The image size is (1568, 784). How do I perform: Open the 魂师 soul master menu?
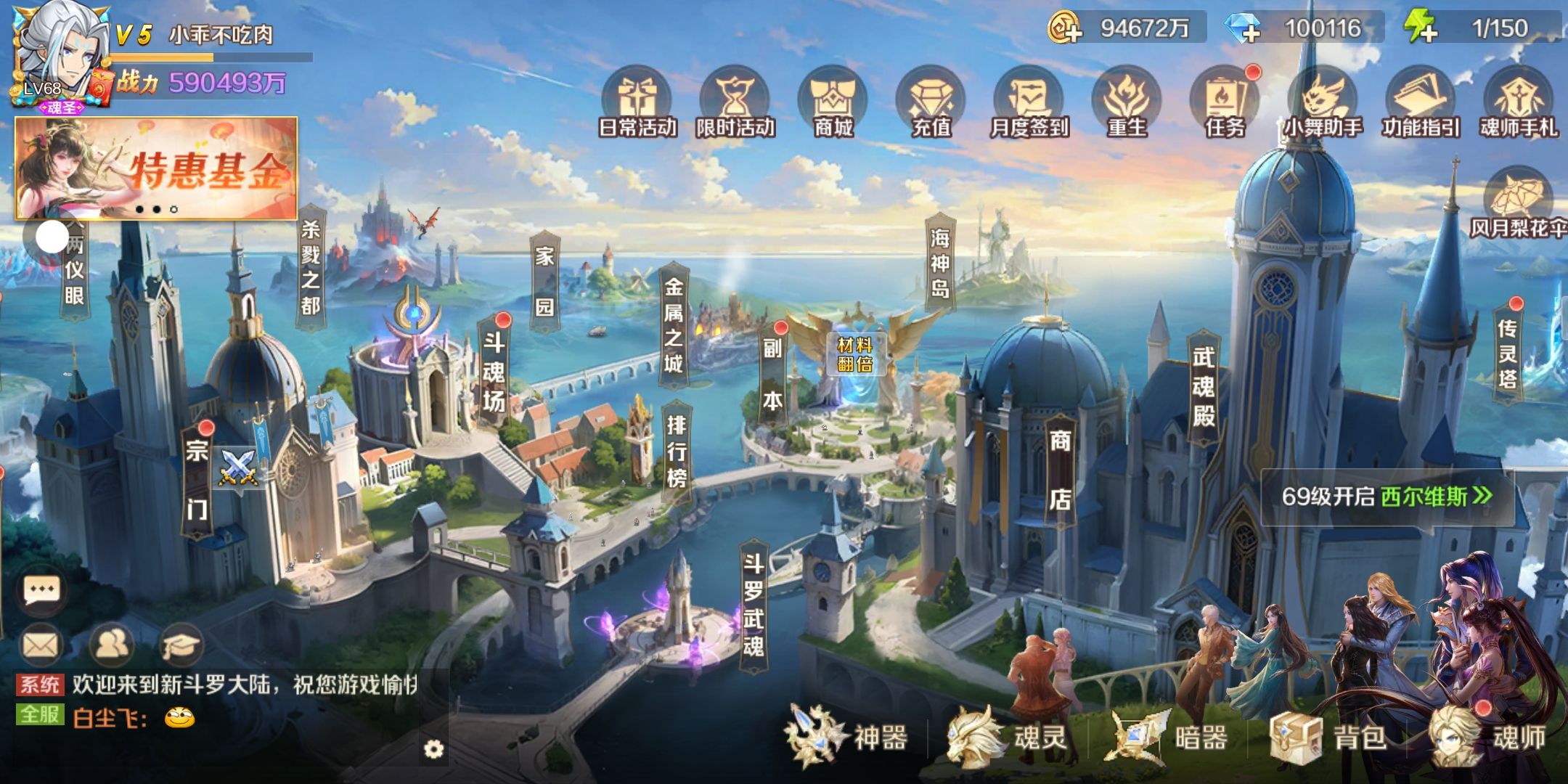(1488, 738)
